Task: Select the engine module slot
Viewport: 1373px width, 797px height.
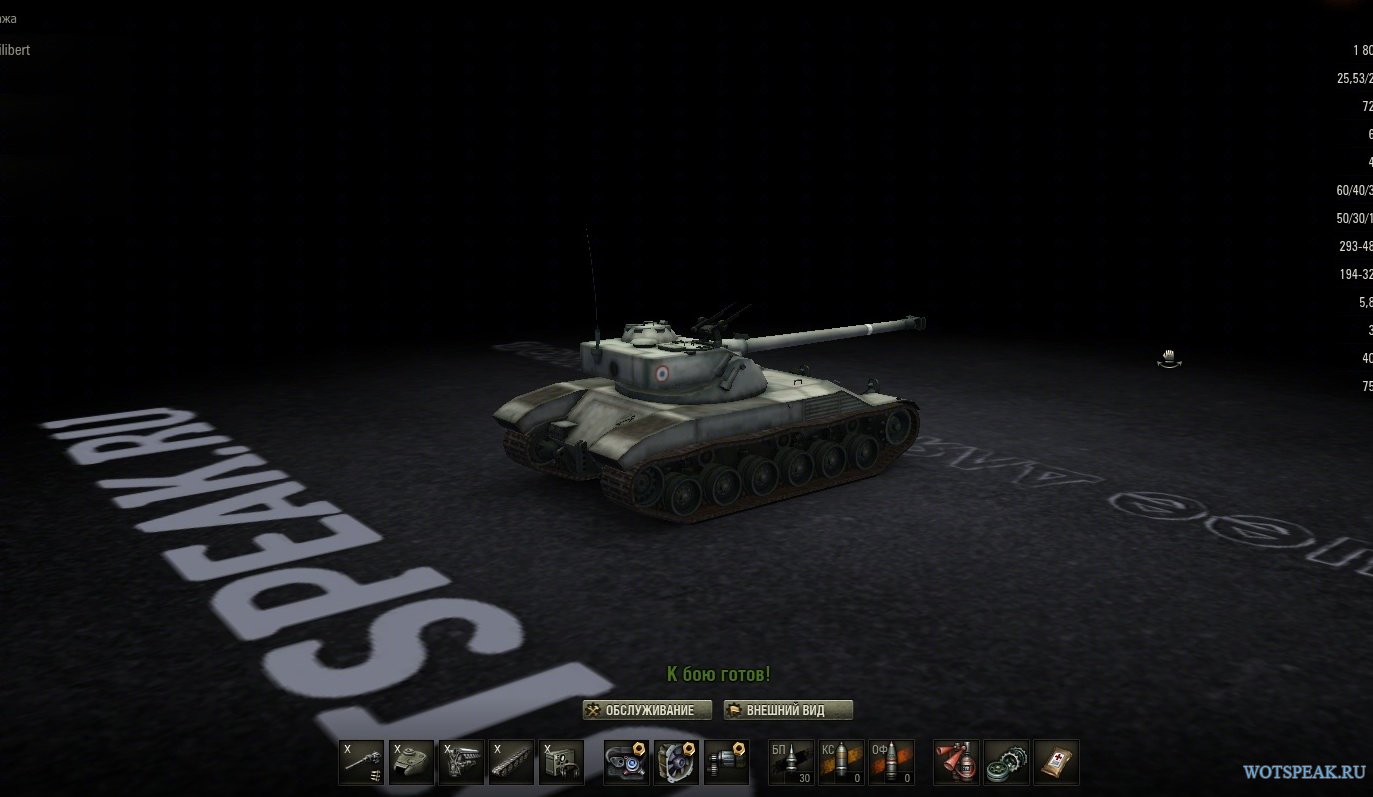Action: 461,762
